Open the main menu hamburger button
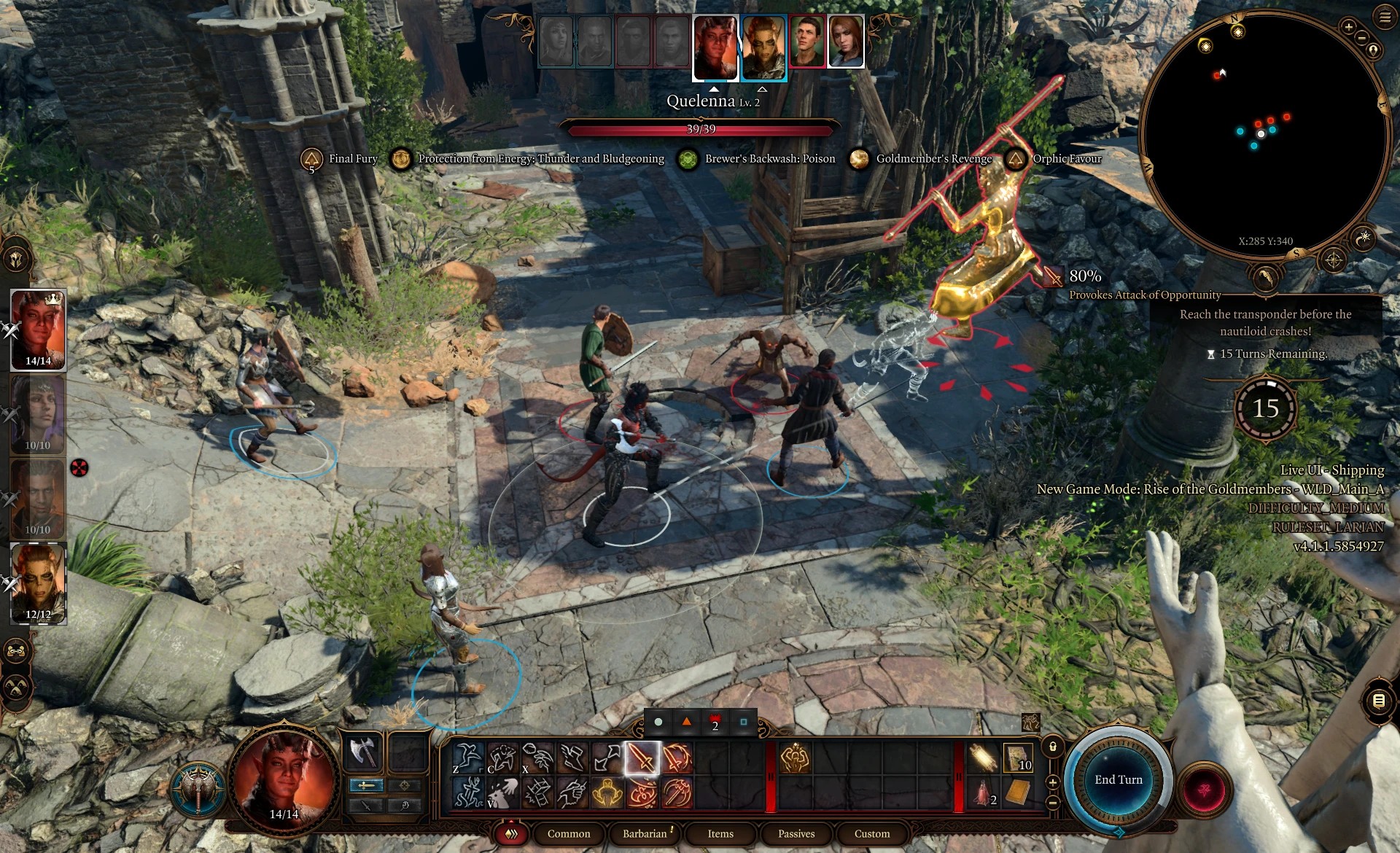Screen dimensions: 1400x853 tap(1385, 17)
